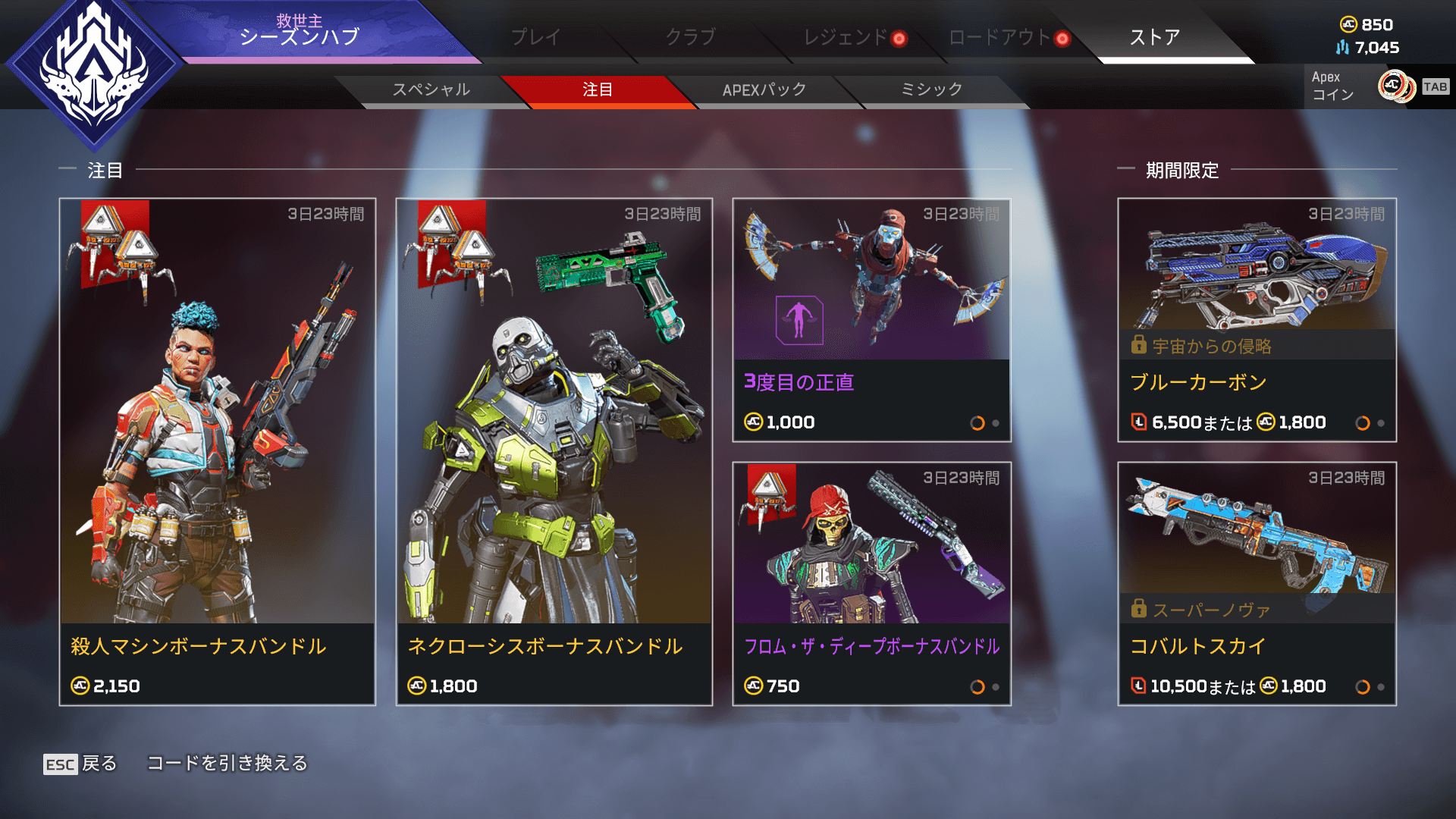Open the シーズンハブ season hub tab
1456x819 pixels.
[x=300, y=32]
